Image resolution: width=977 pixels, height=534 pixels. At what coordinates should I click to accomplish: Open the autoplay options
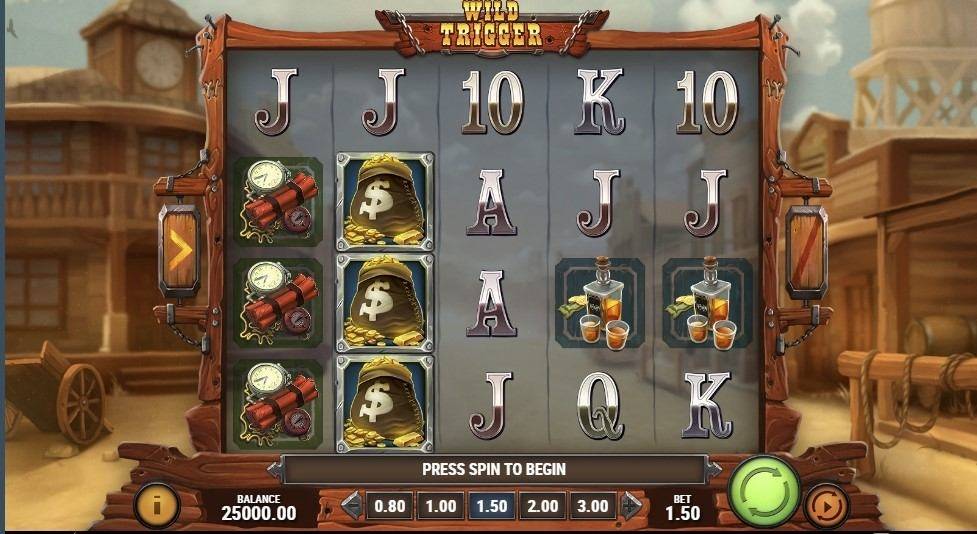(826, 504)
